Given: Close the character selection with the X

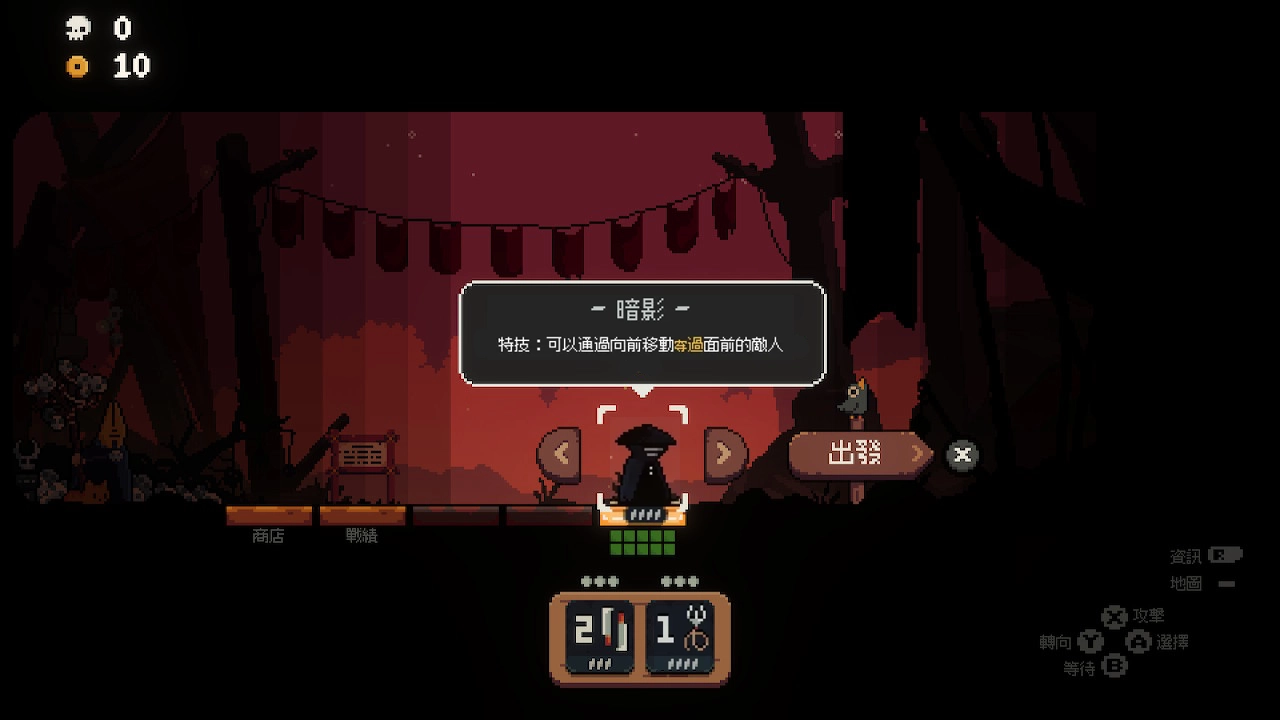Looking at the screenshot, I should (962, 456).
